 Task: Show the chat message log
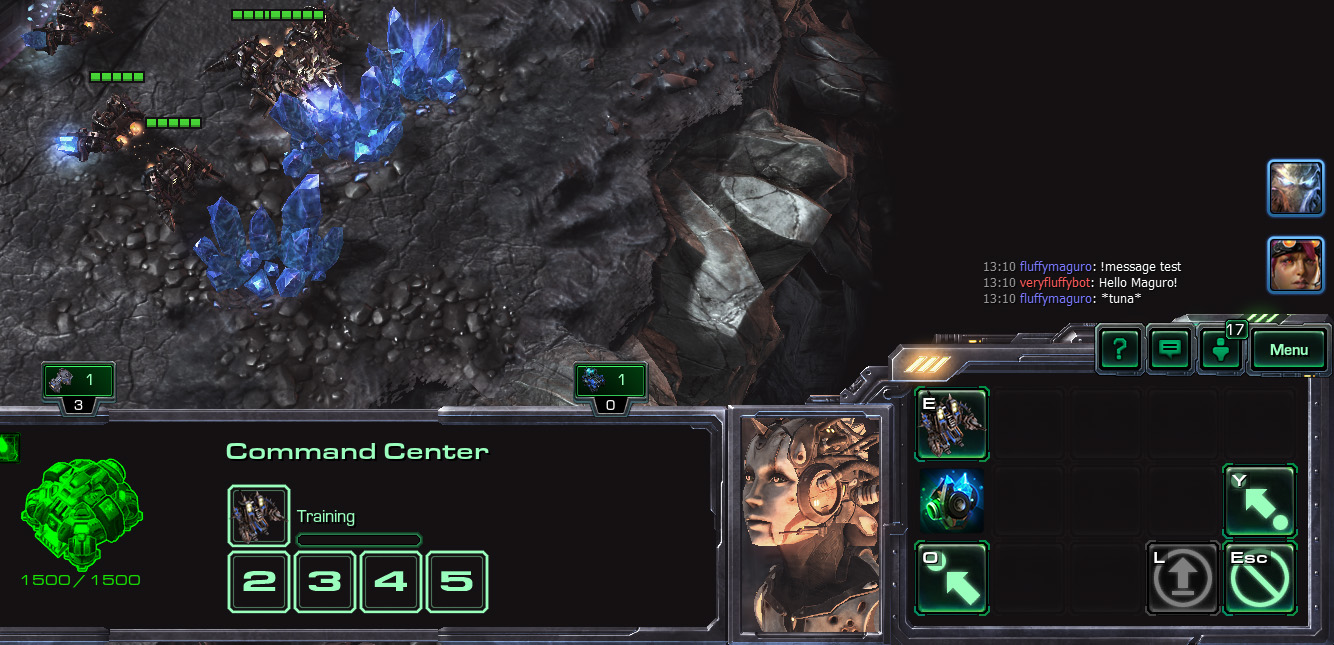[x=1170, y=350]
